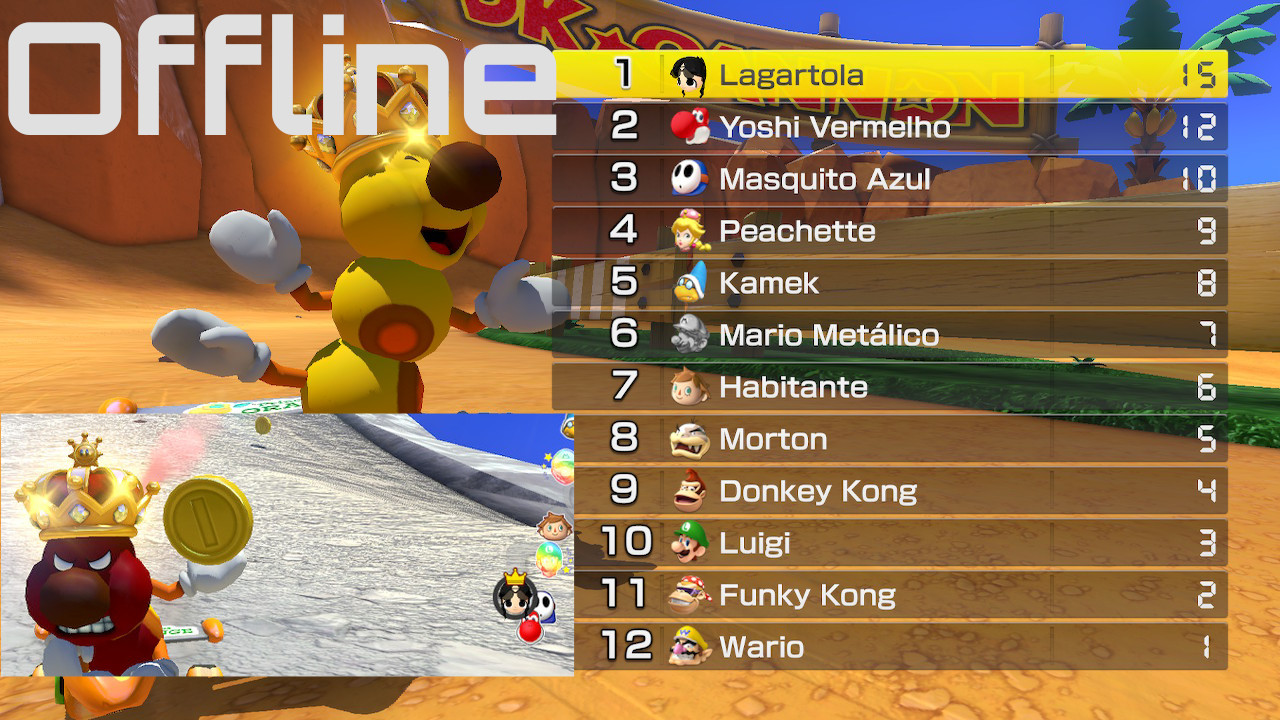Select the score 15 next to Lagartola

pos(1200,76)
